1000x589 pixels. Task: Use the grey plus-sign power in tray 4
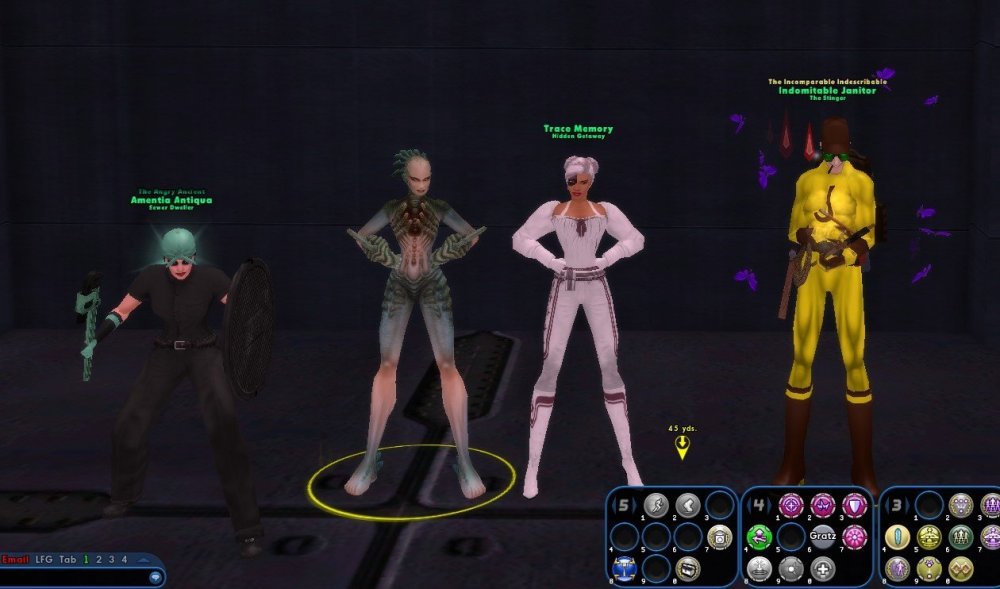tap(822, 568)
